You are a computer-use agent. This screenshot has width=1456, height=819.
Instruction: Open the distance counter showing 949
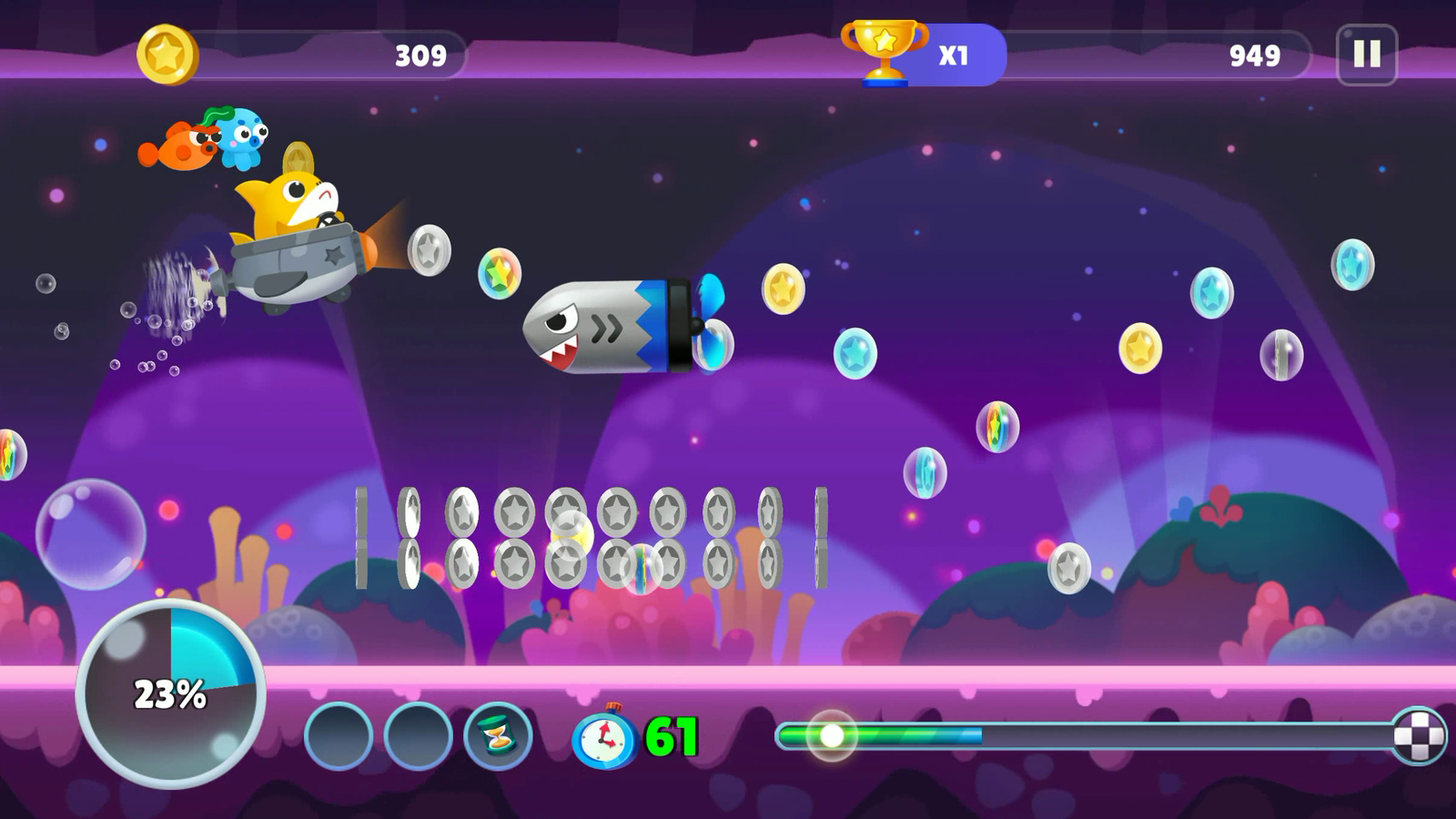pos(1256,55)
